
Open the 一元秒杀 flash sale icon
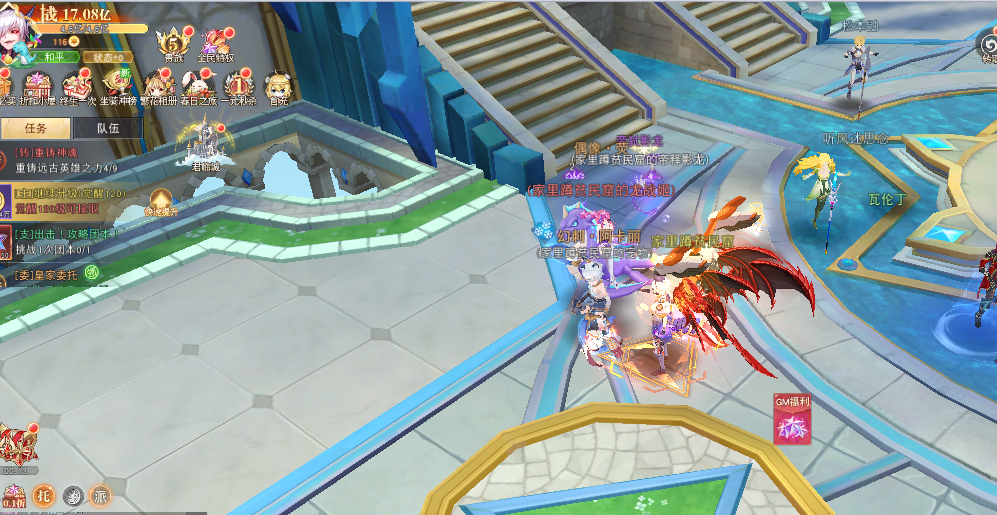tap(239, 87)
